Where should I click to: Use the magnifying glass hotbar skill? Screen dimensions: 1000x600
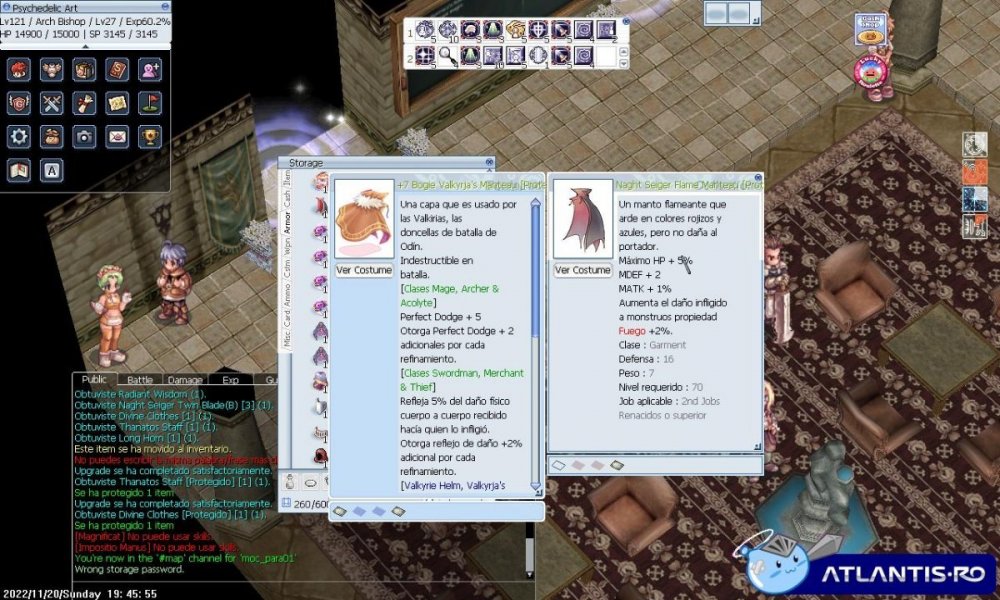pos(448,56)
